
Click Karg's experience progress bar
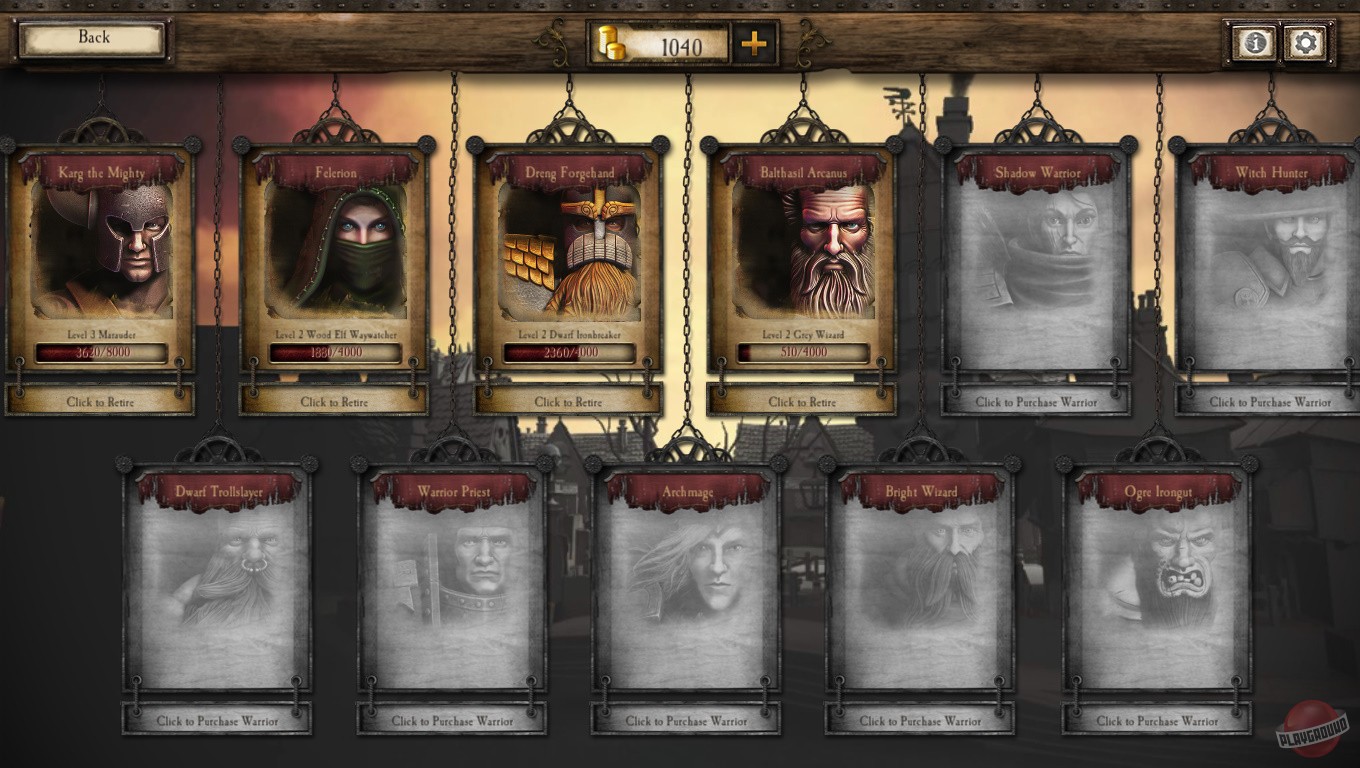100,353
